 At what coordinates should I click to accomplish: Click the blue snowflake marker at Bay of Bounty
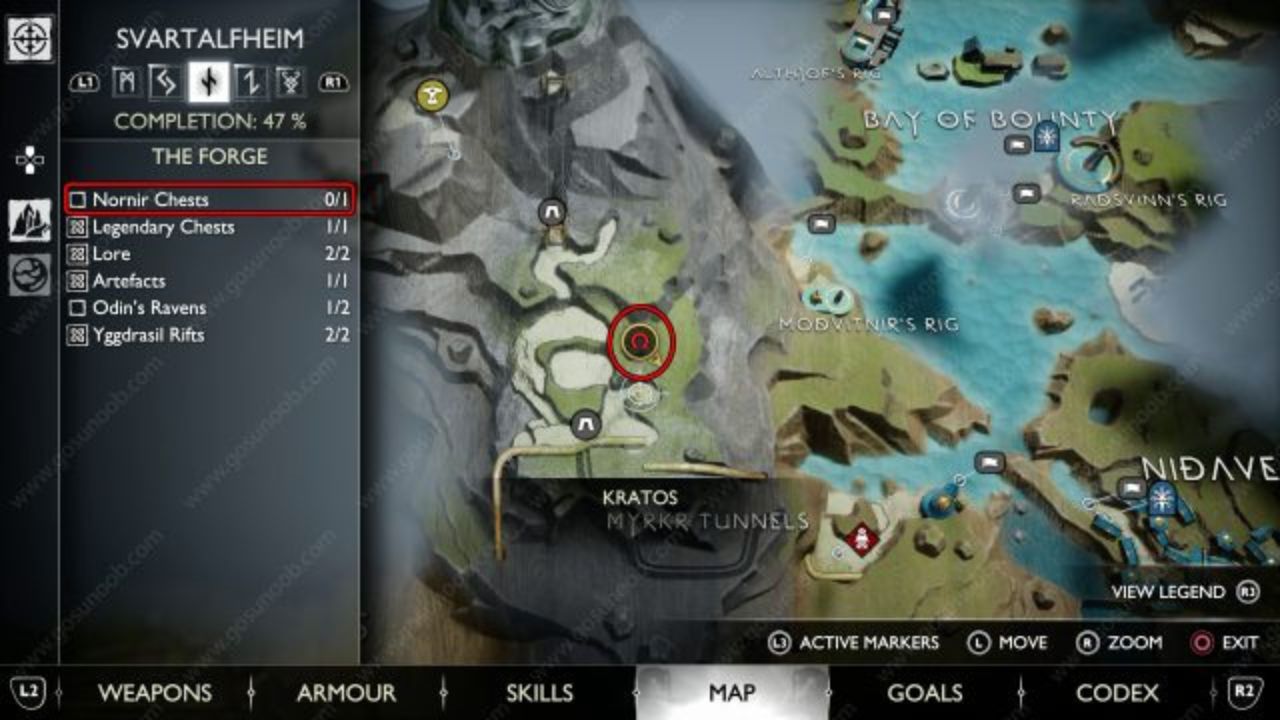(1046, 137)
